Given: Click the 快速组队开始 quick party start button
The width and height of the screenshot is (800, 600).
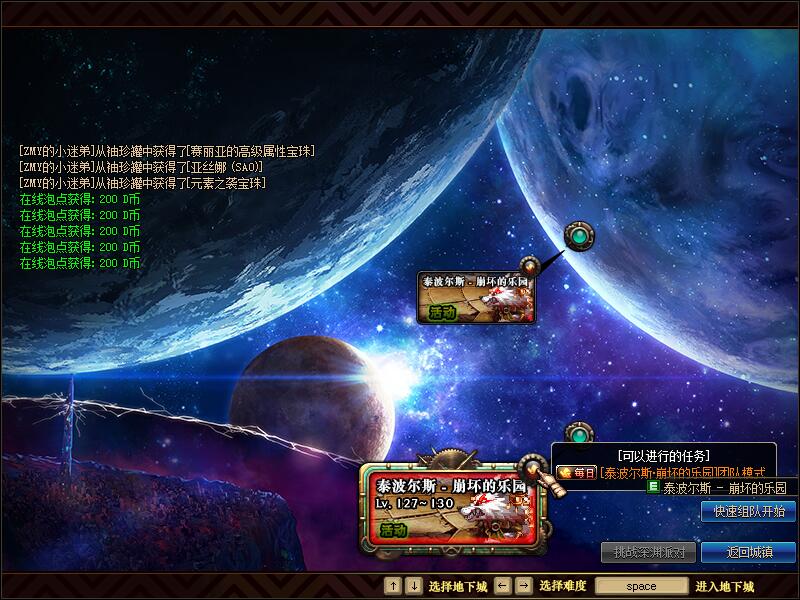Looking at the screenshot, I should (748, 511).
